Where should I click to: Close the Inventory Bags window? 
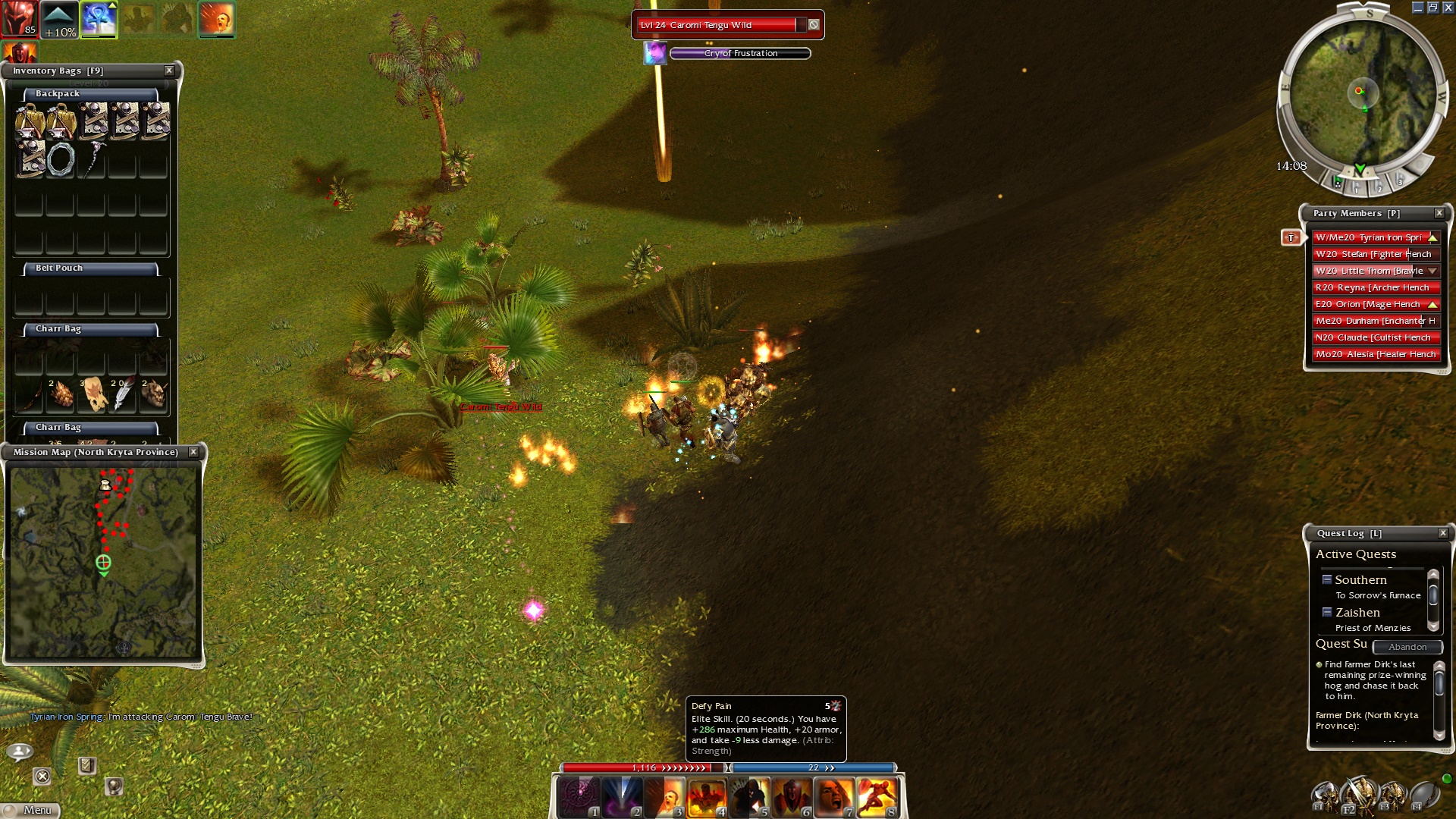point(169,71)
